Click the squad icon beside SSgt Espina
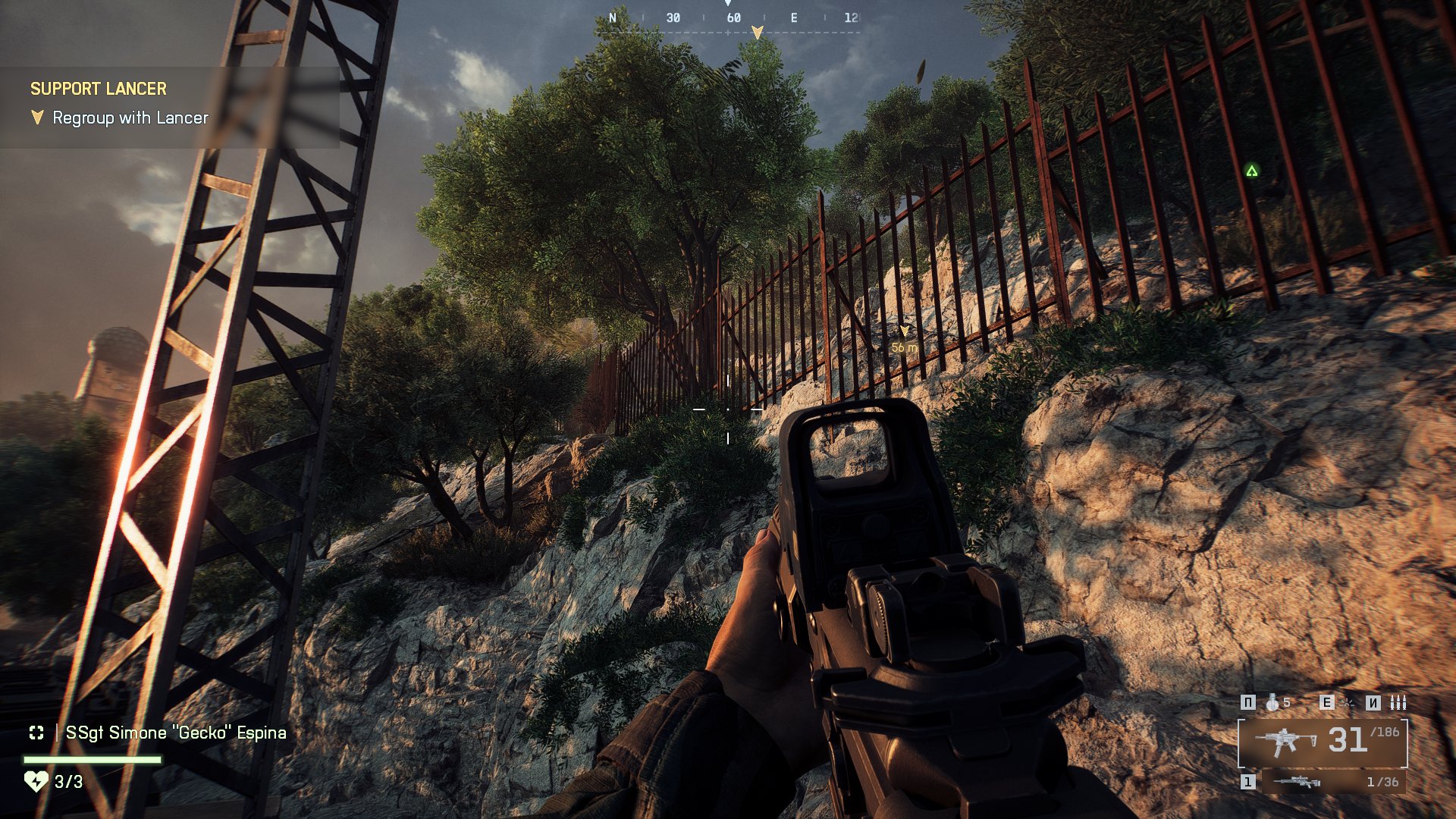This screenshot has height=819, width=1456. pyautogui.click(x=36, y=733)
